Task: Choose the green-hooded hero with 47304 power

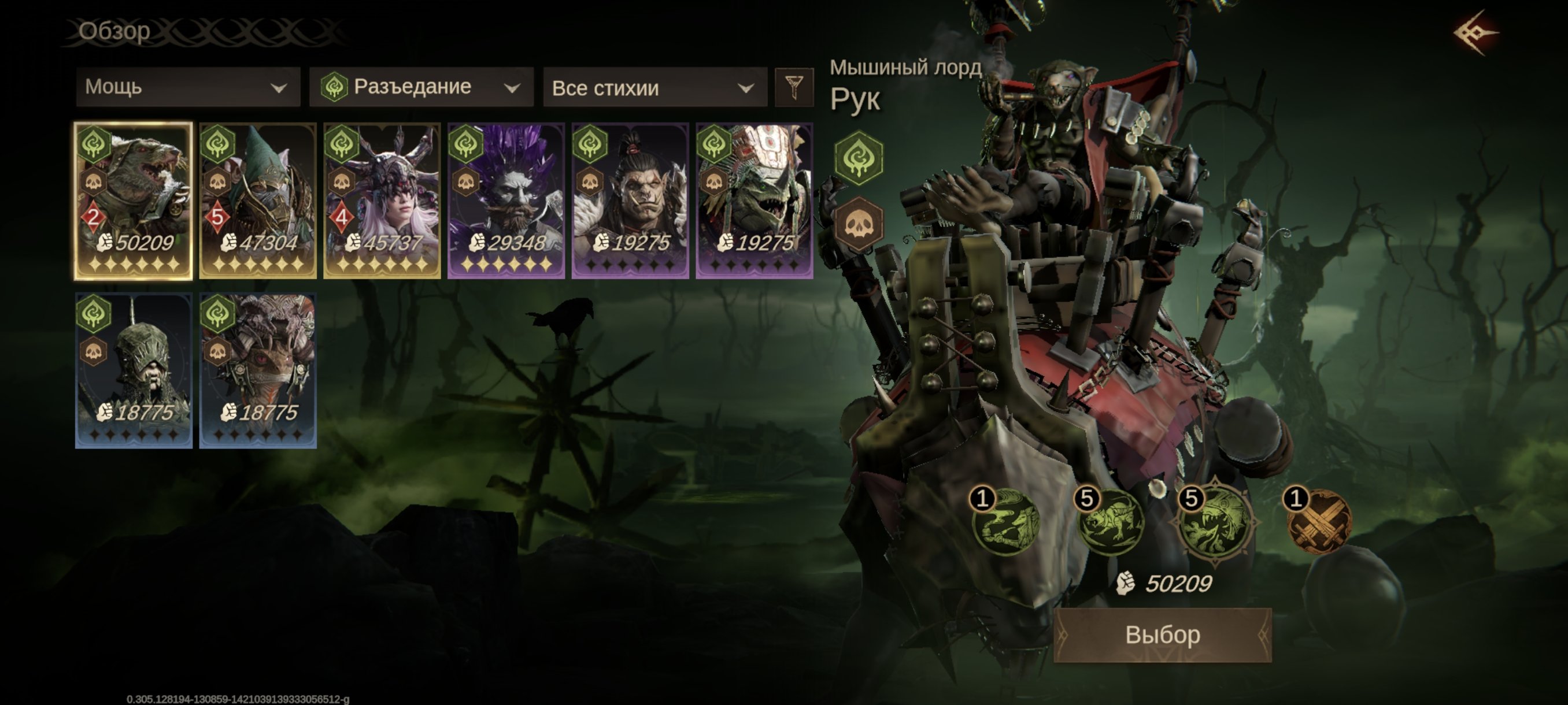Action: tap(257, 201)
